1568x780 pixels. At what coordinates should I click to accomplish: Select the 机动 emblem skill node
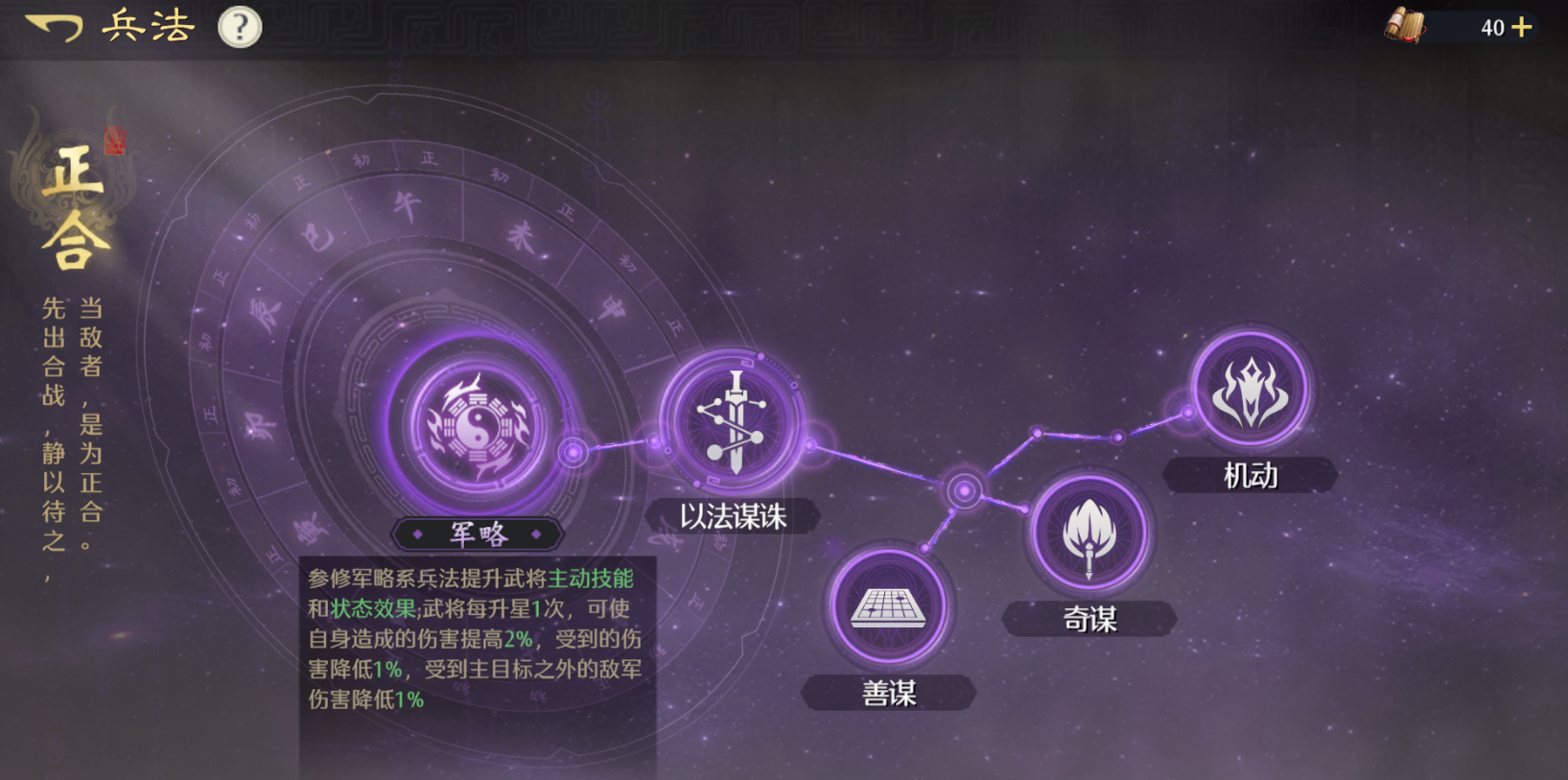1250,391
